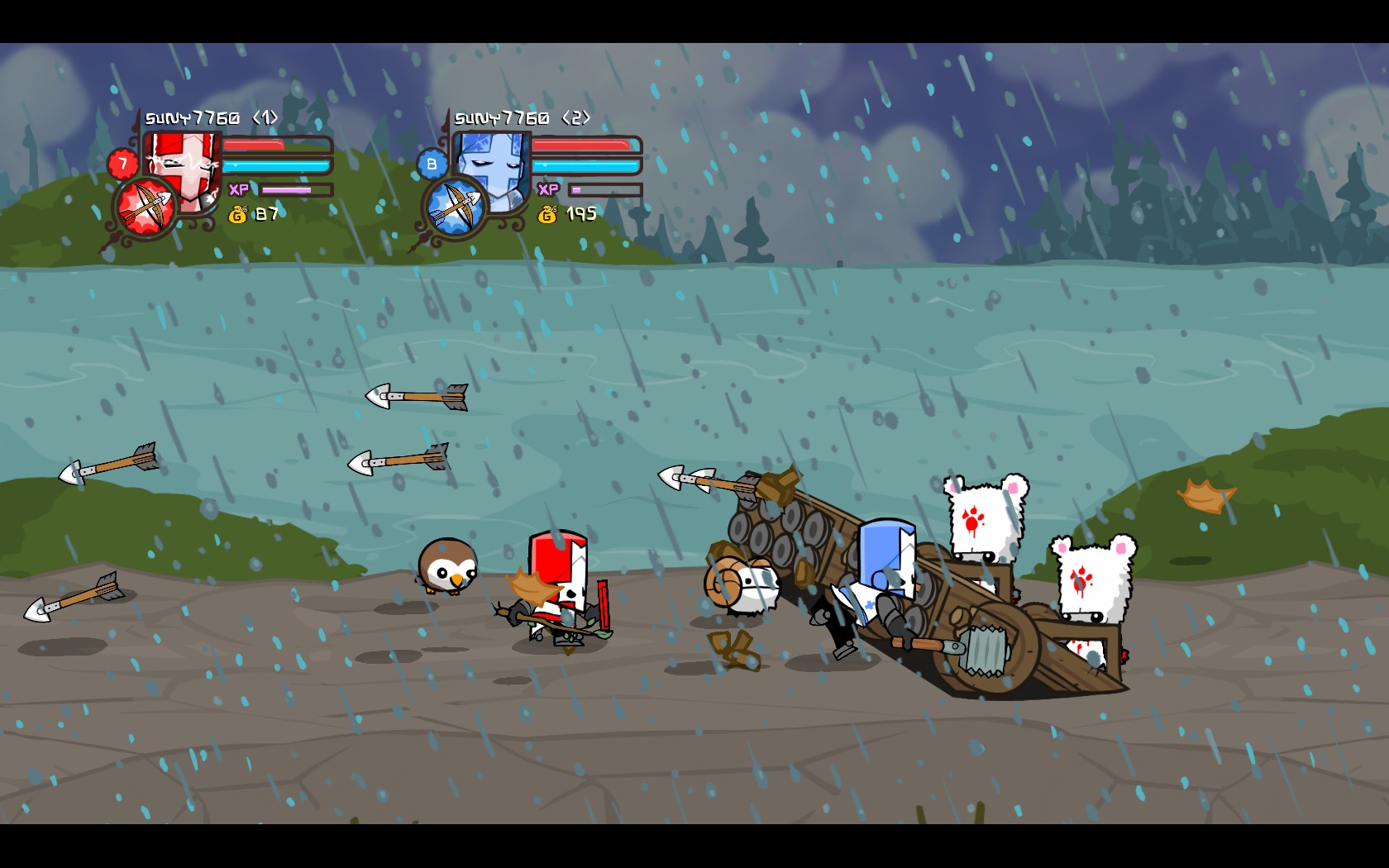
Task: Click the XP label under suny7760 <2>
Action: pos(550,188)
